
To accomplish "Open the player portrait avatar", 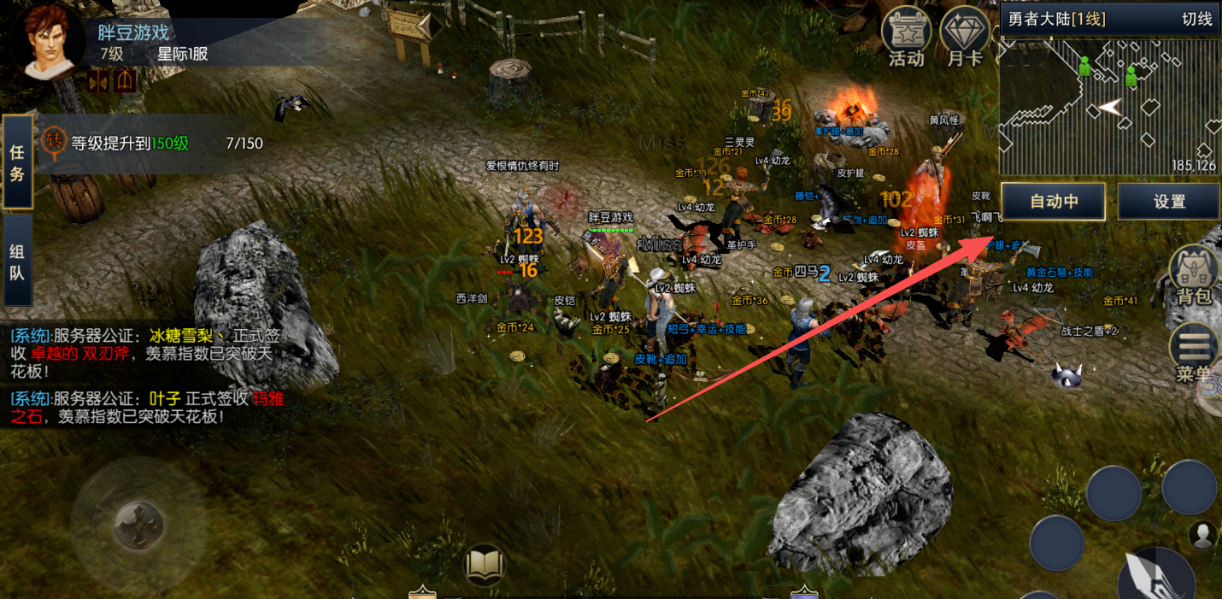I will pos(49,42).
